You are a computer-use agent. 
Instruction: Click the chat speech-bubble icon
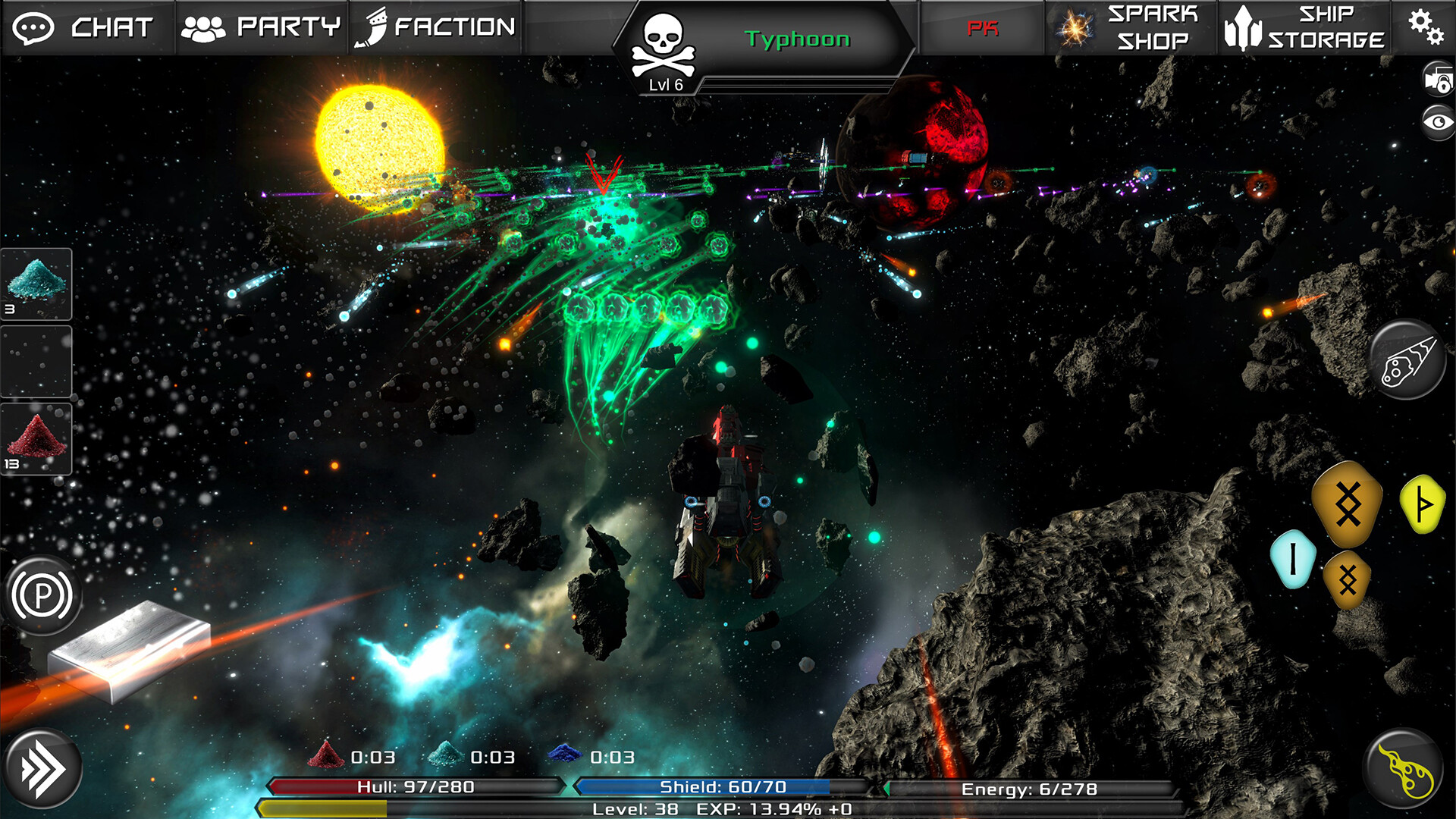34,28
